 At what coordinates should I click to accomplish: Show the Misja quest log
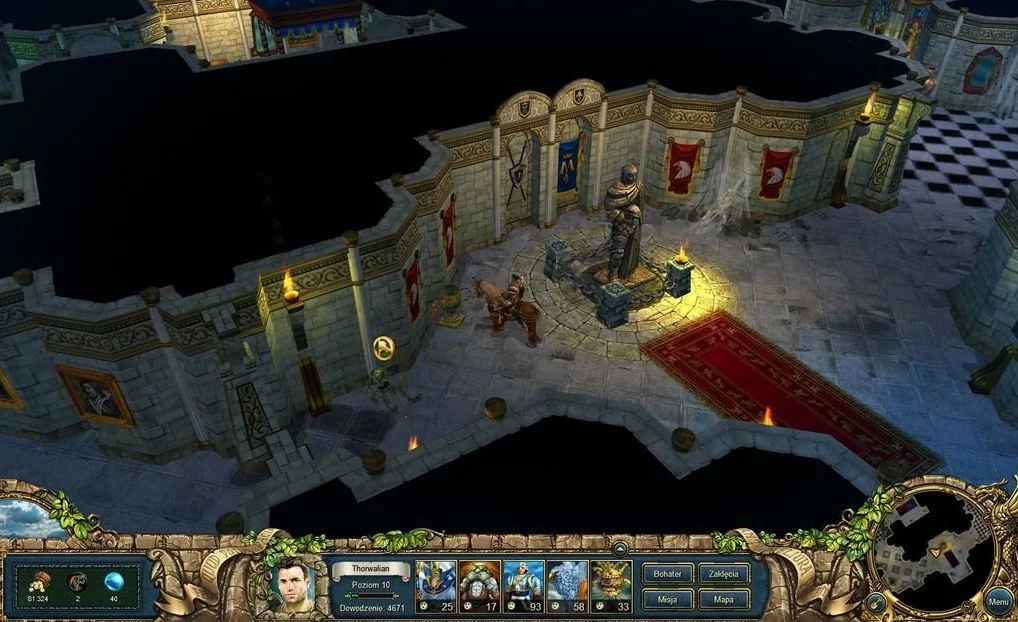pos(667,599)
